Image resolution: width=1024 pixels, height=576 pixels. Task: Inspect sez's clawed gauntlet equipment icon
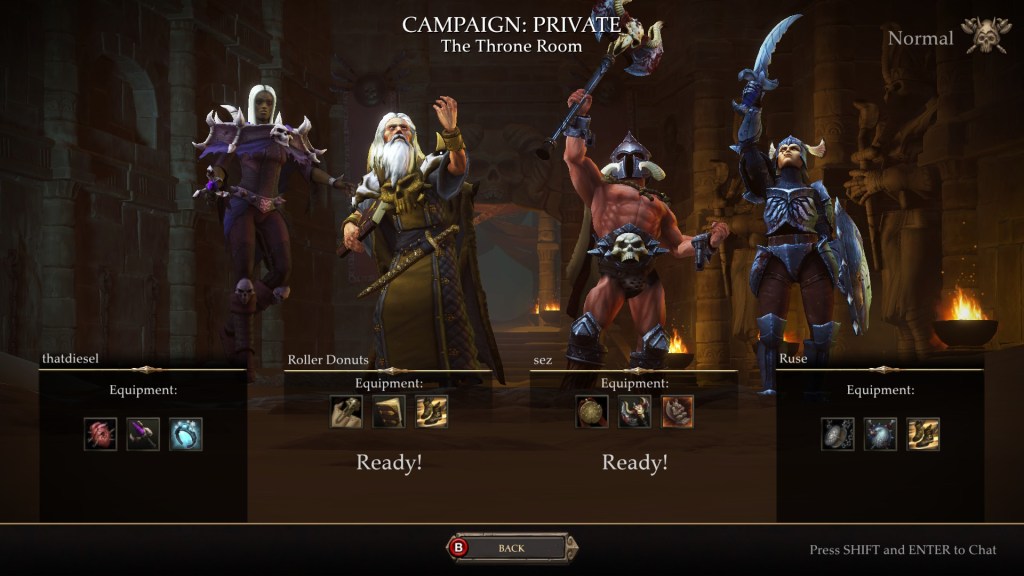pos(678,411)
